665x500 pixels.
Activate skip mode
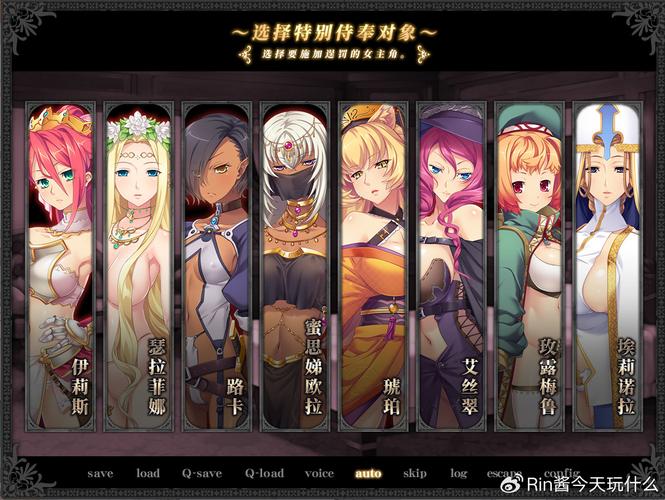[414, 473]
